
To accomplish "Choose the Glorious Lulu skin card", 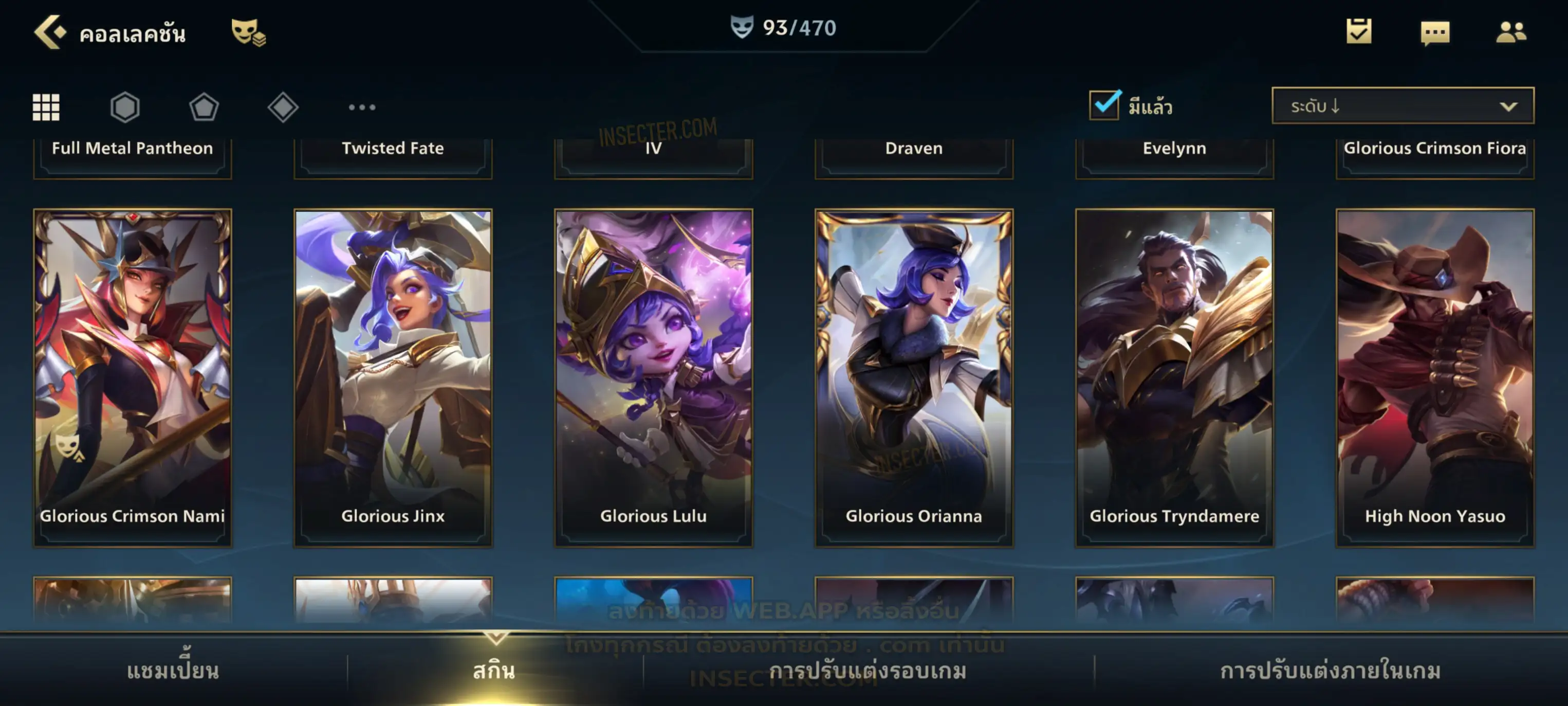I will [x=654, y=377].
